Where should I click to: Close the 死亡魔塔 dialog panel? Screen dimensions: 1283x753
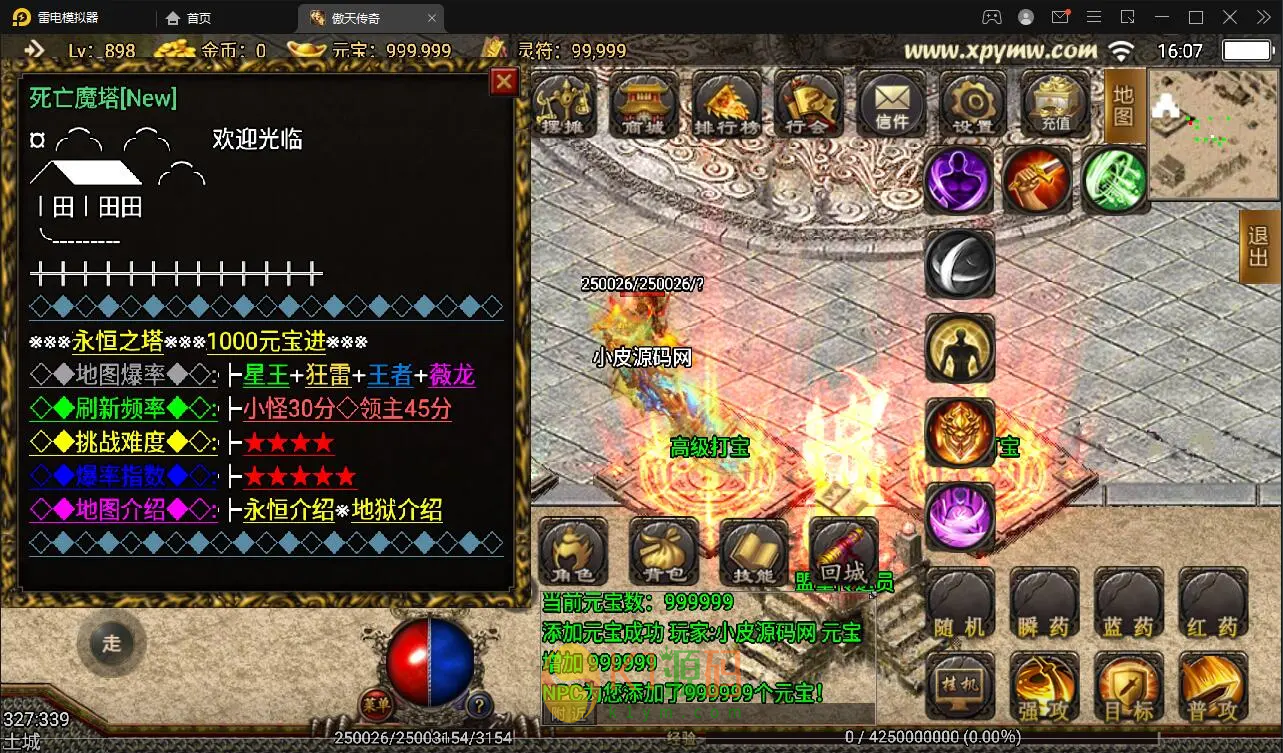504,81
